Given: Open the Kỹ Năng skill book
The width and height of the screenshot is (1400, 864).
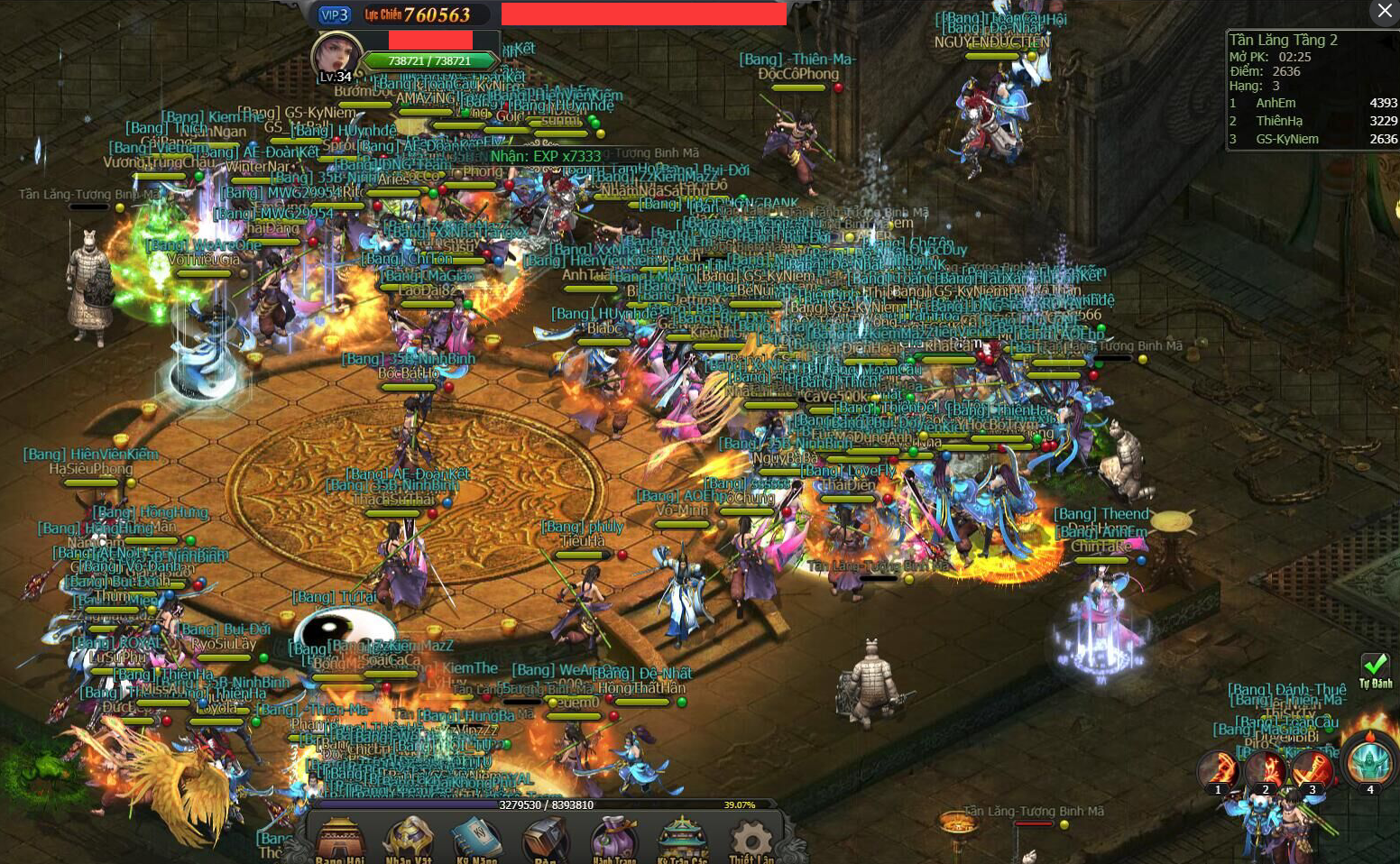Looking at the screenshot, I should click(475, 839).
